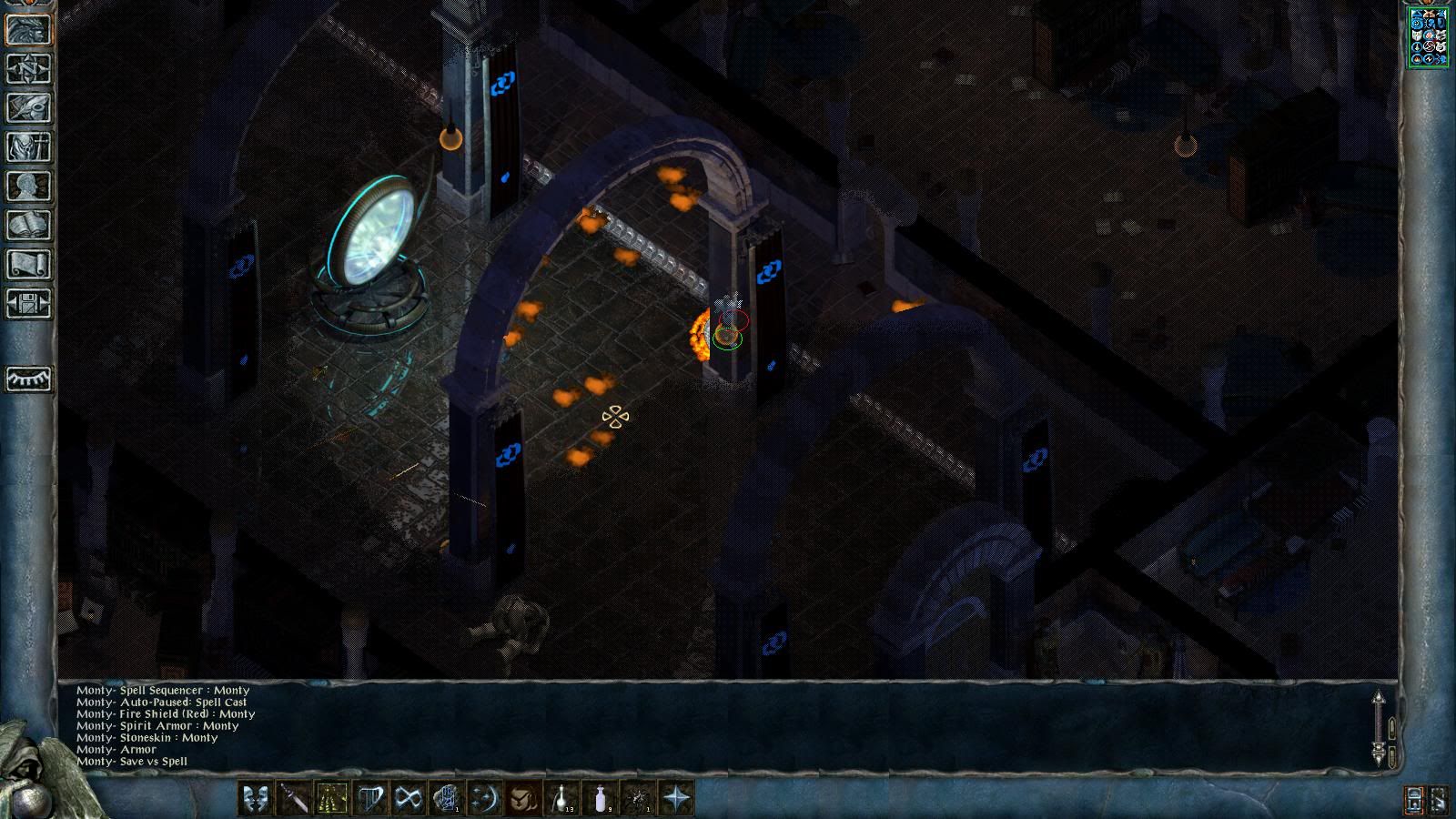Click the dialogue log scrollbar arrow
The image size is (1456, 819).
(1378, 699)
